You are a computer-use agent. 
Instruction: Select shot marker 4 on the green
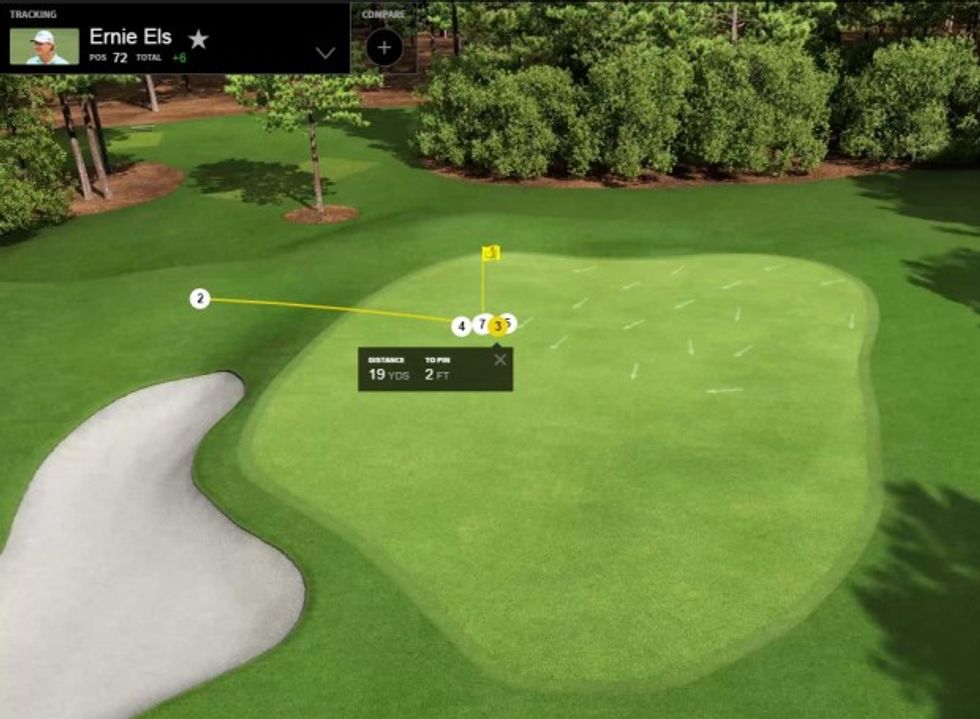461,327
